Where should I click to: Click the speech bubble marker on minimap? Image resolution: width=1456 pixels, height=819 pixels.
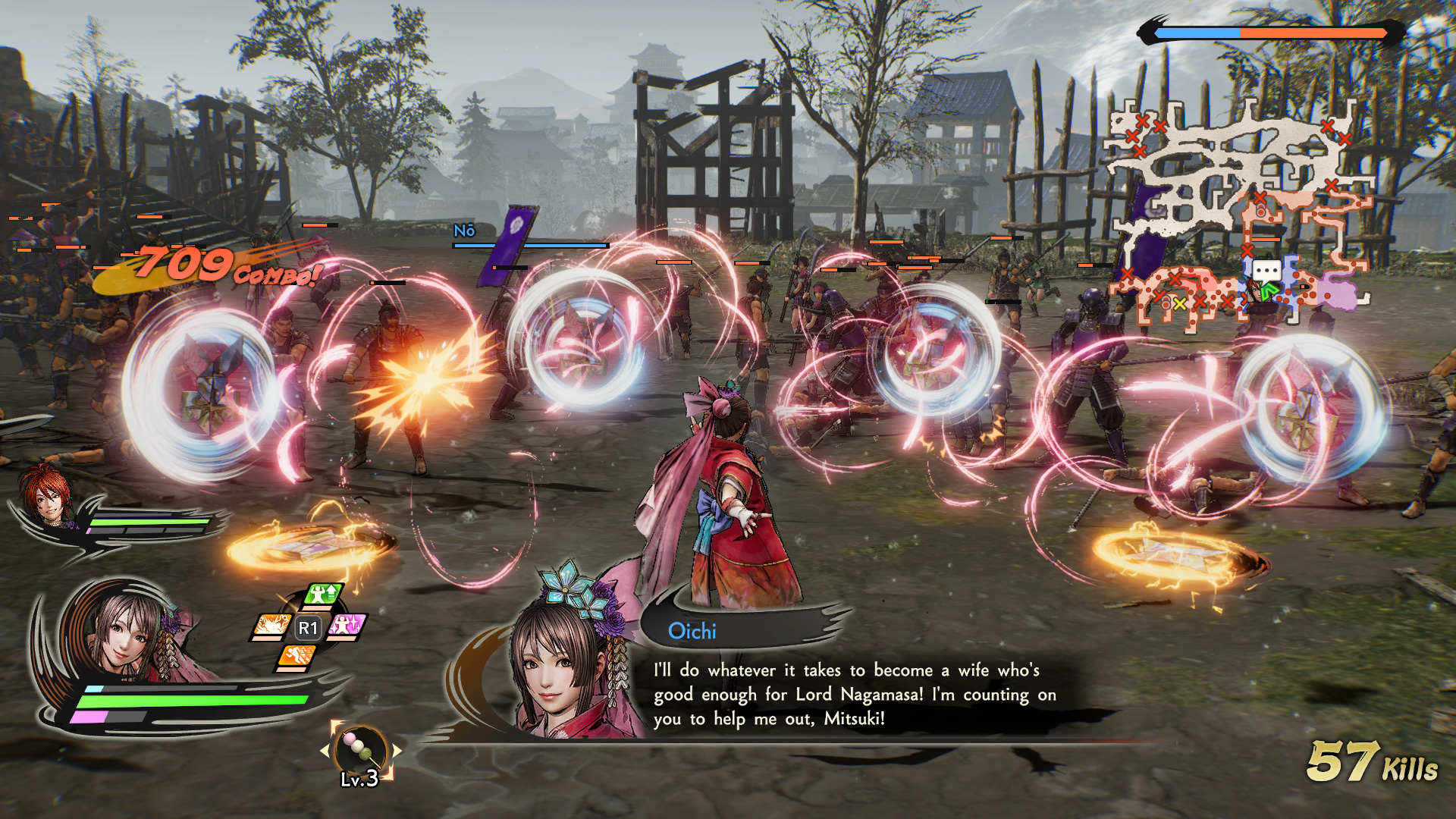click(1266, 271)
